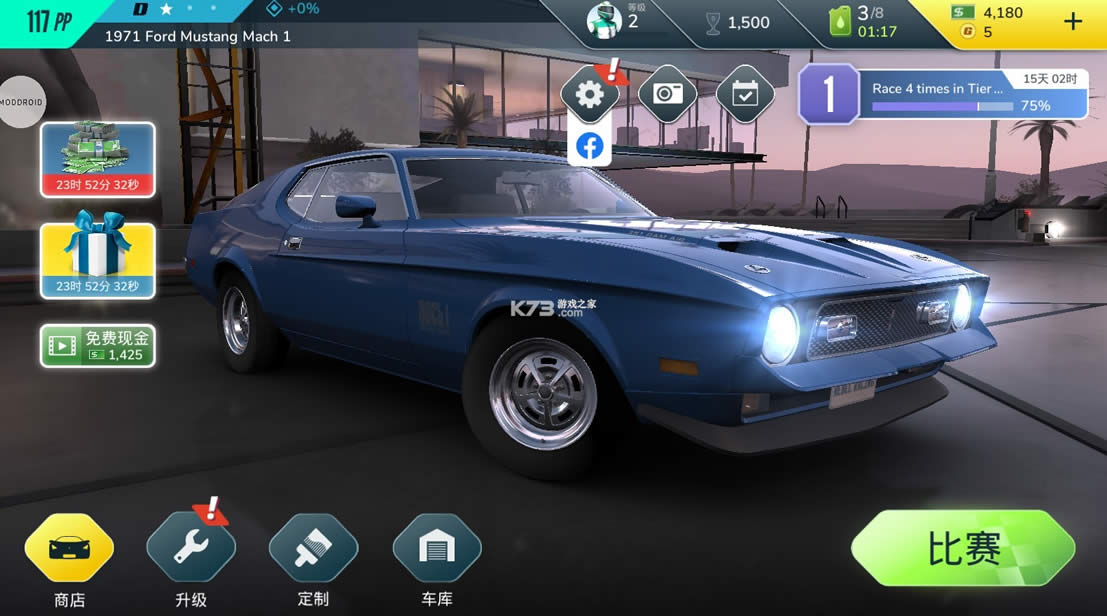Activate the camera photo mode icon
The height and width of the screenshot is (616, 1107).
coord(667,94)
